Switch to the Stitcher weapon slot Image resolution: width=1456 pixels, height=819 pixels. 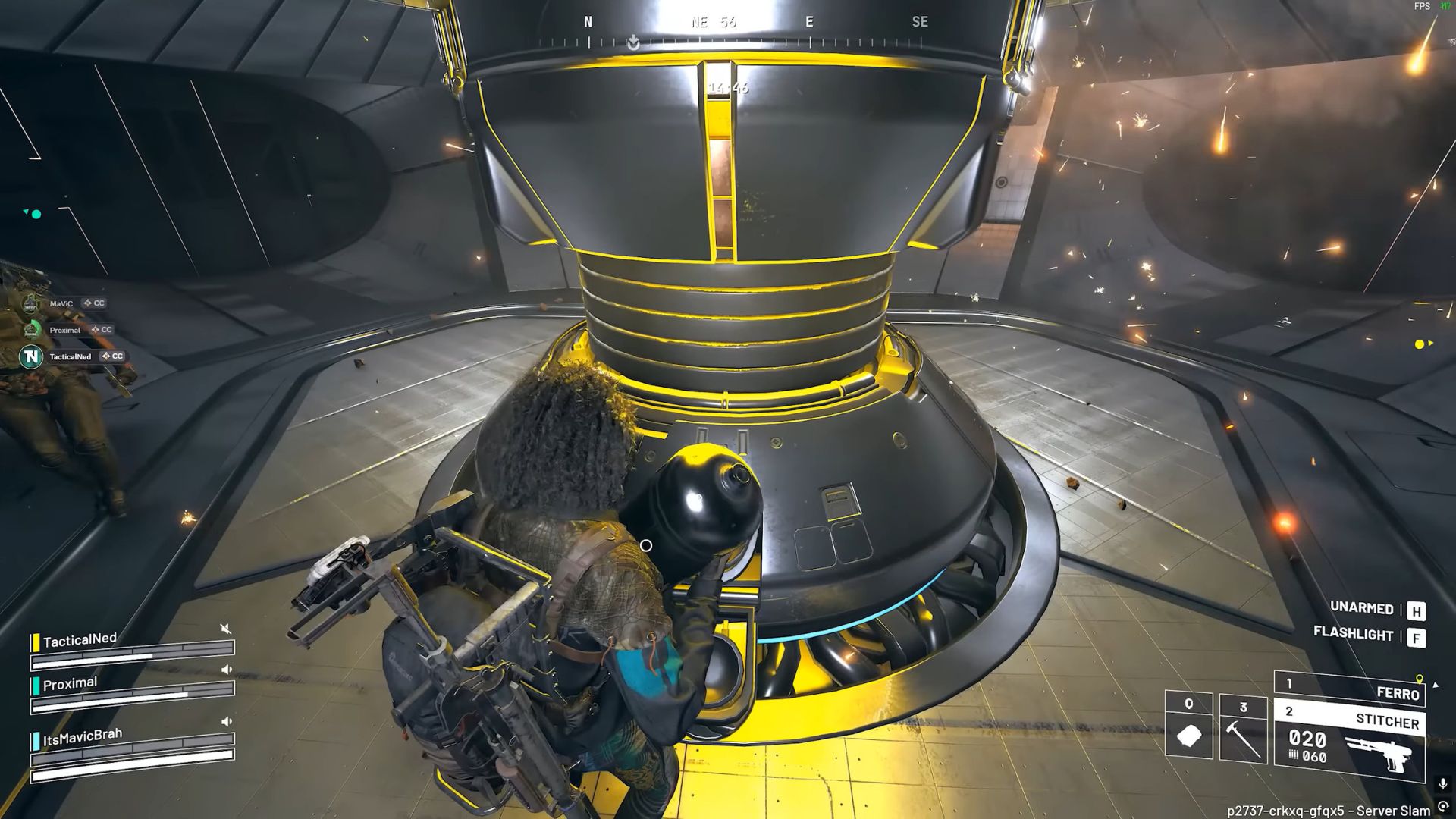1349,718
